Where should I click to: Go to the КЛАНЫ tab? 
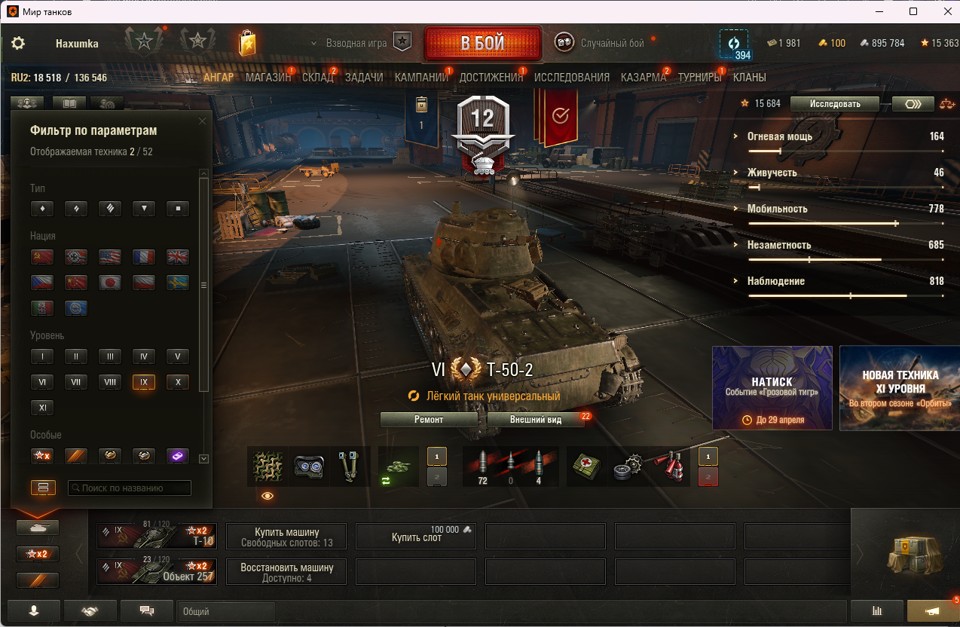pos(749,77)
